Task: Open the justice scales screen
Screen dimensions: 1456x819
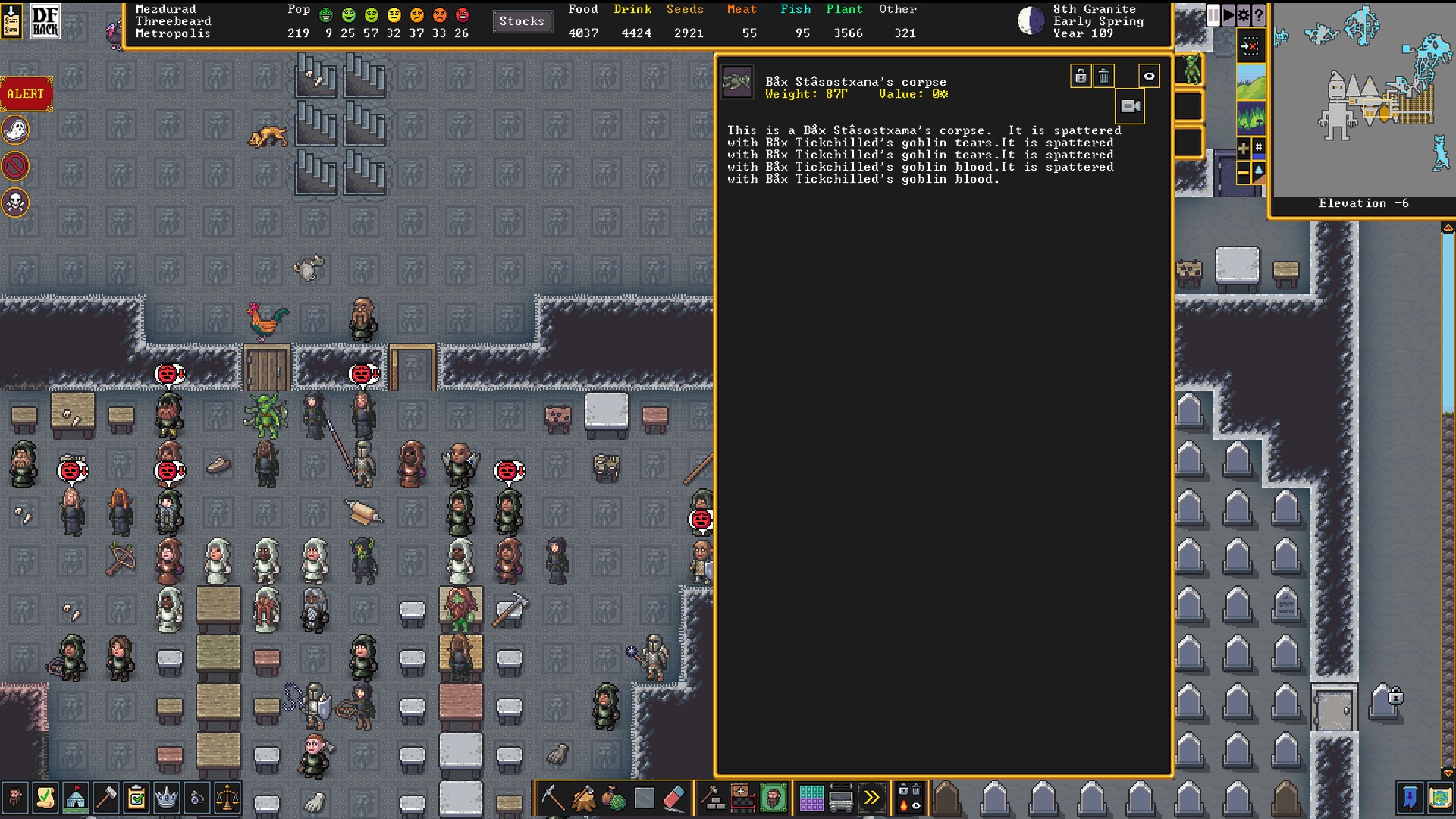Action: click(x=227, y=798)
